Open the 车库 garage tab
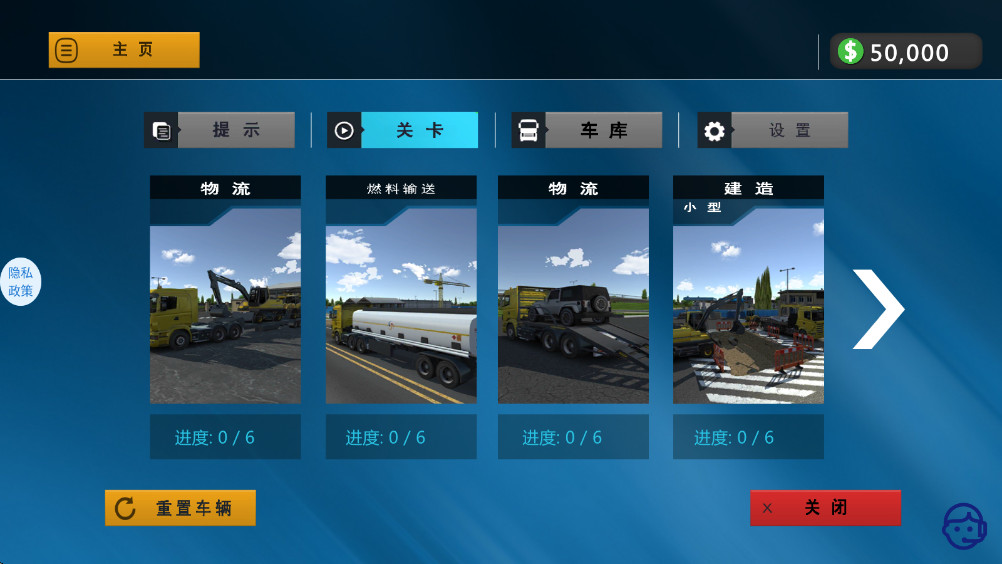This screenshot has height=564, width=1002. 587,130
